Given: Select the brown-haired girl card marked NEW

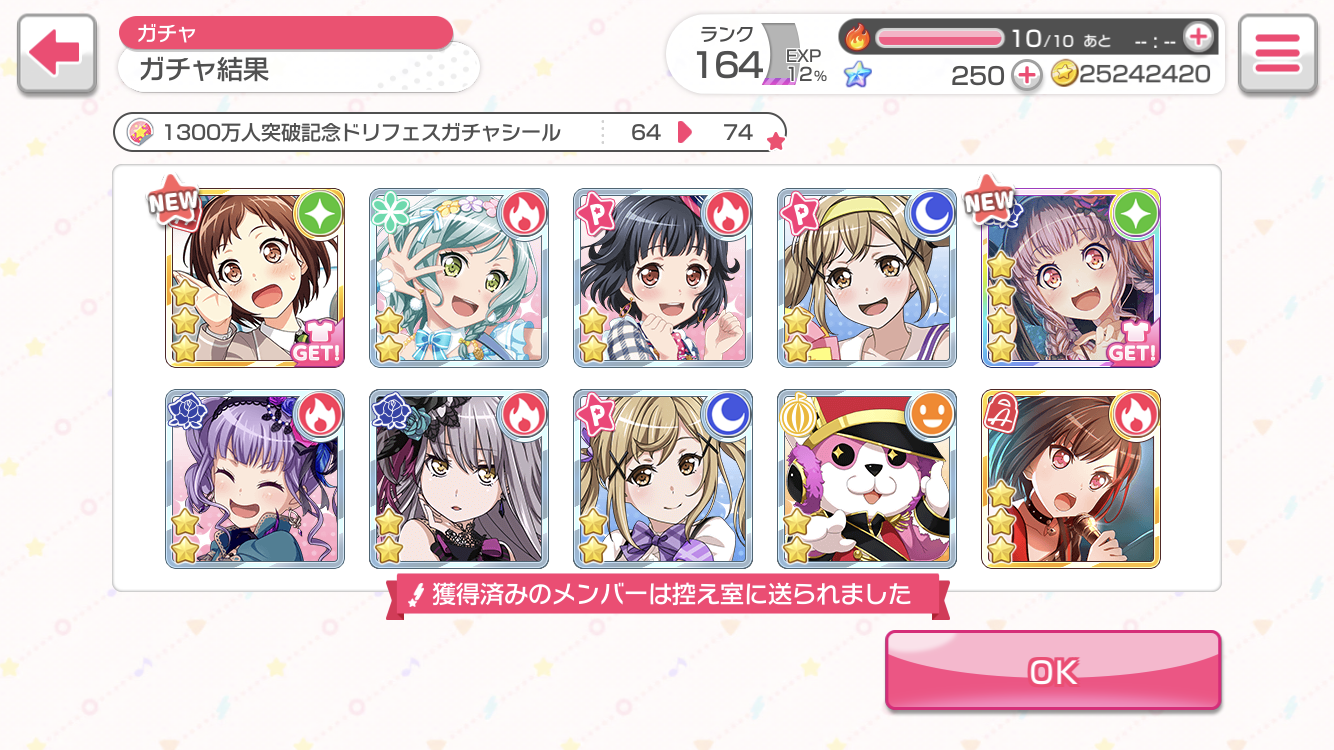Looking at the screenshot, I should tap(255, 278).
